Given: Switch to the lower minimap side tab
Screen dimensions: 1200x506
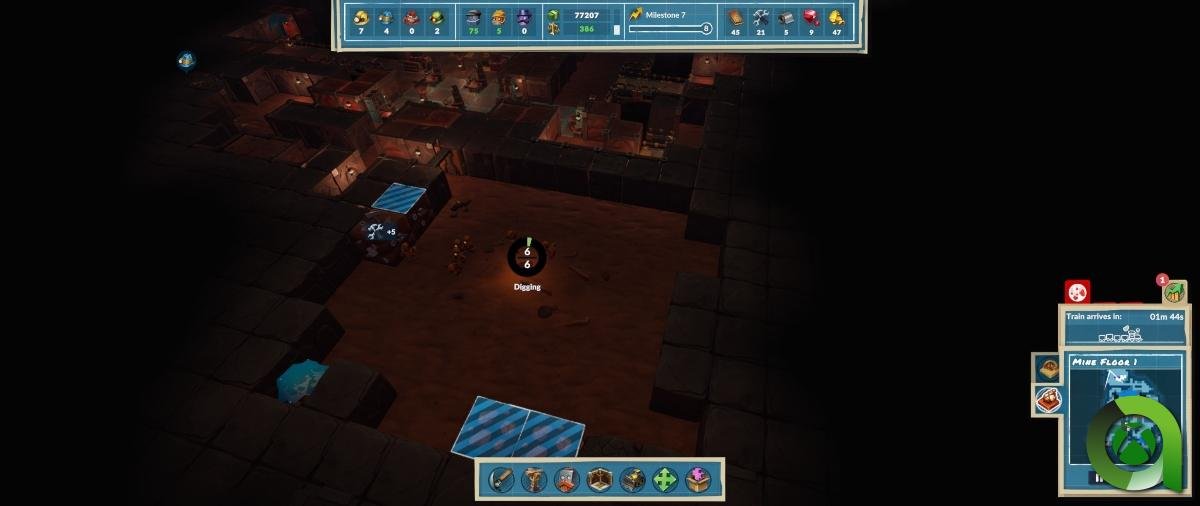Looking at the screenshot, I should tap(1047, 400).
